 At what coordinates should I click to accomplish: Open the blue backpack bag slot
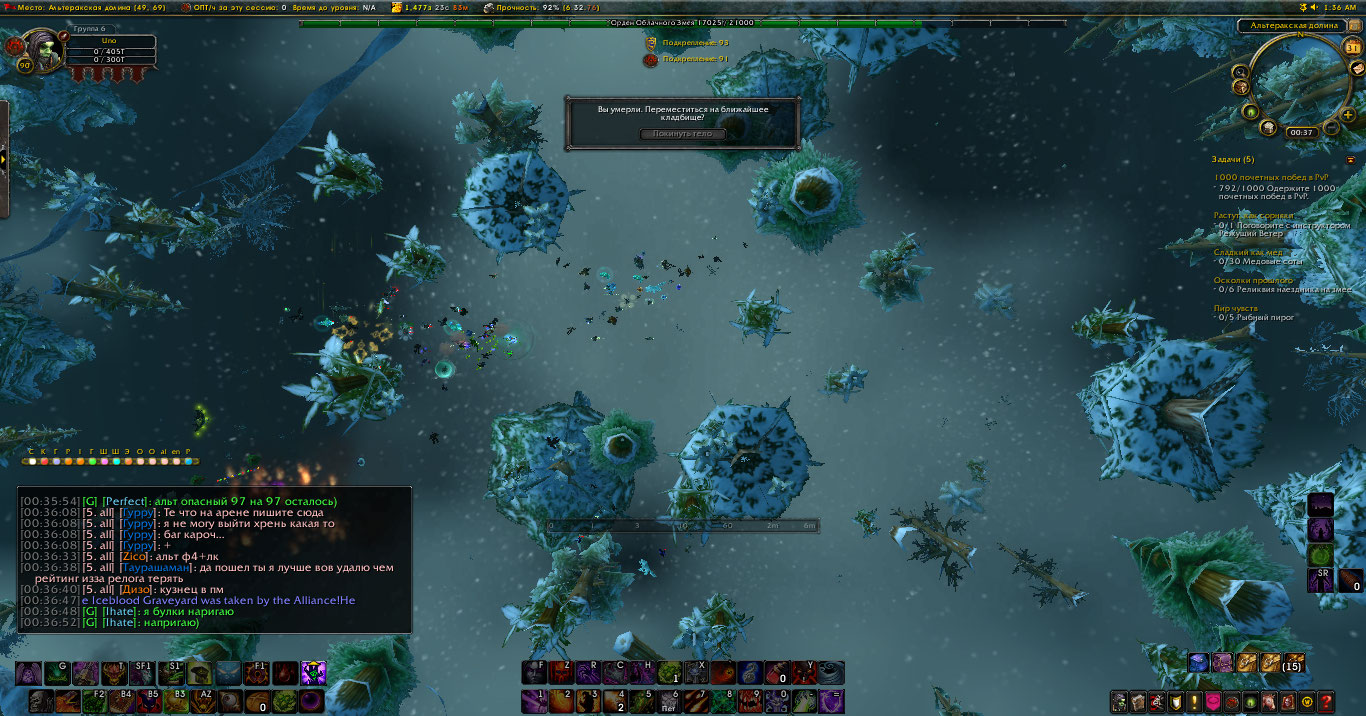(x=1198, y=662)
